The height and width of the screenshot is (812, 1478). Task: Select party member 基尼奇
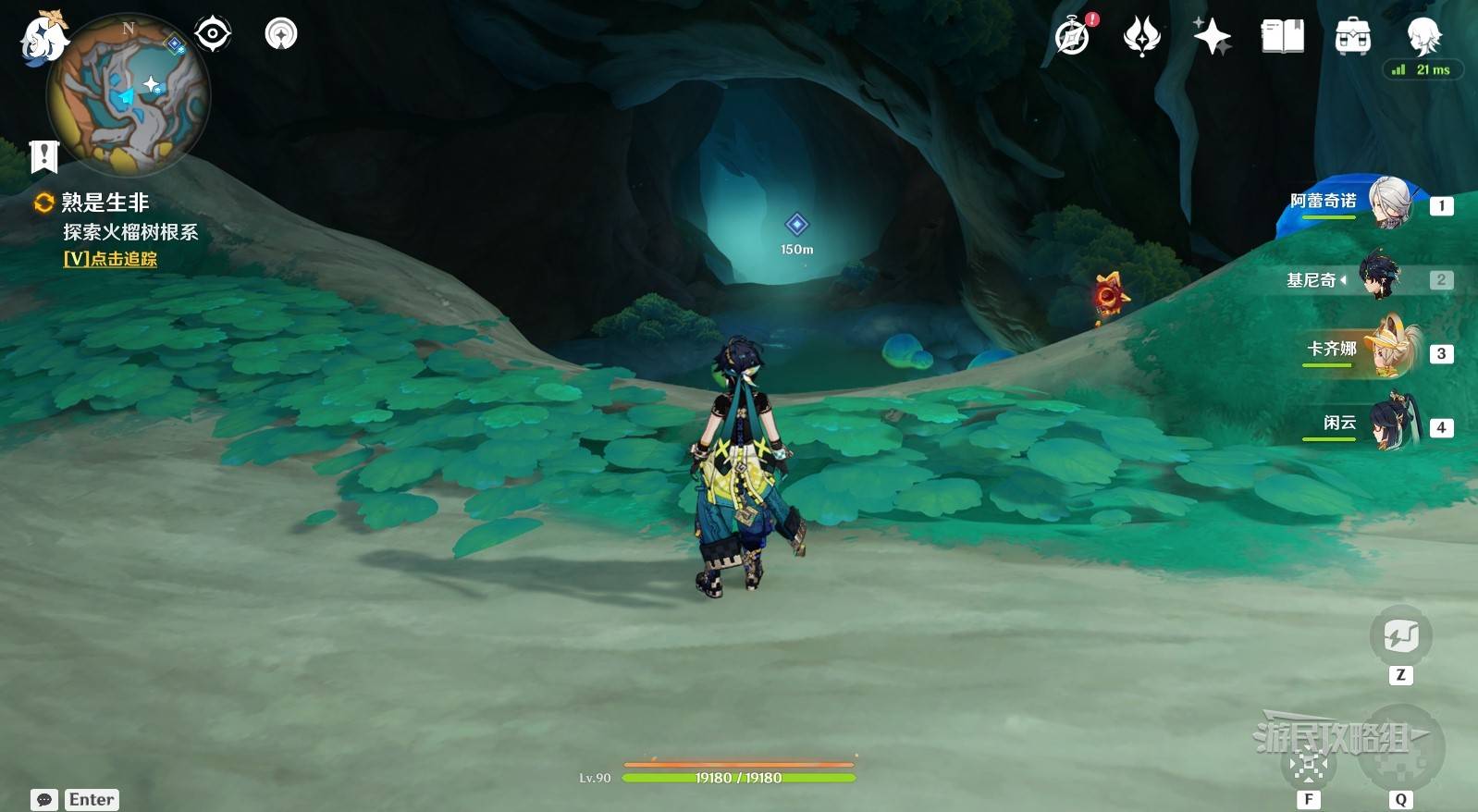tap(1380, 278)
